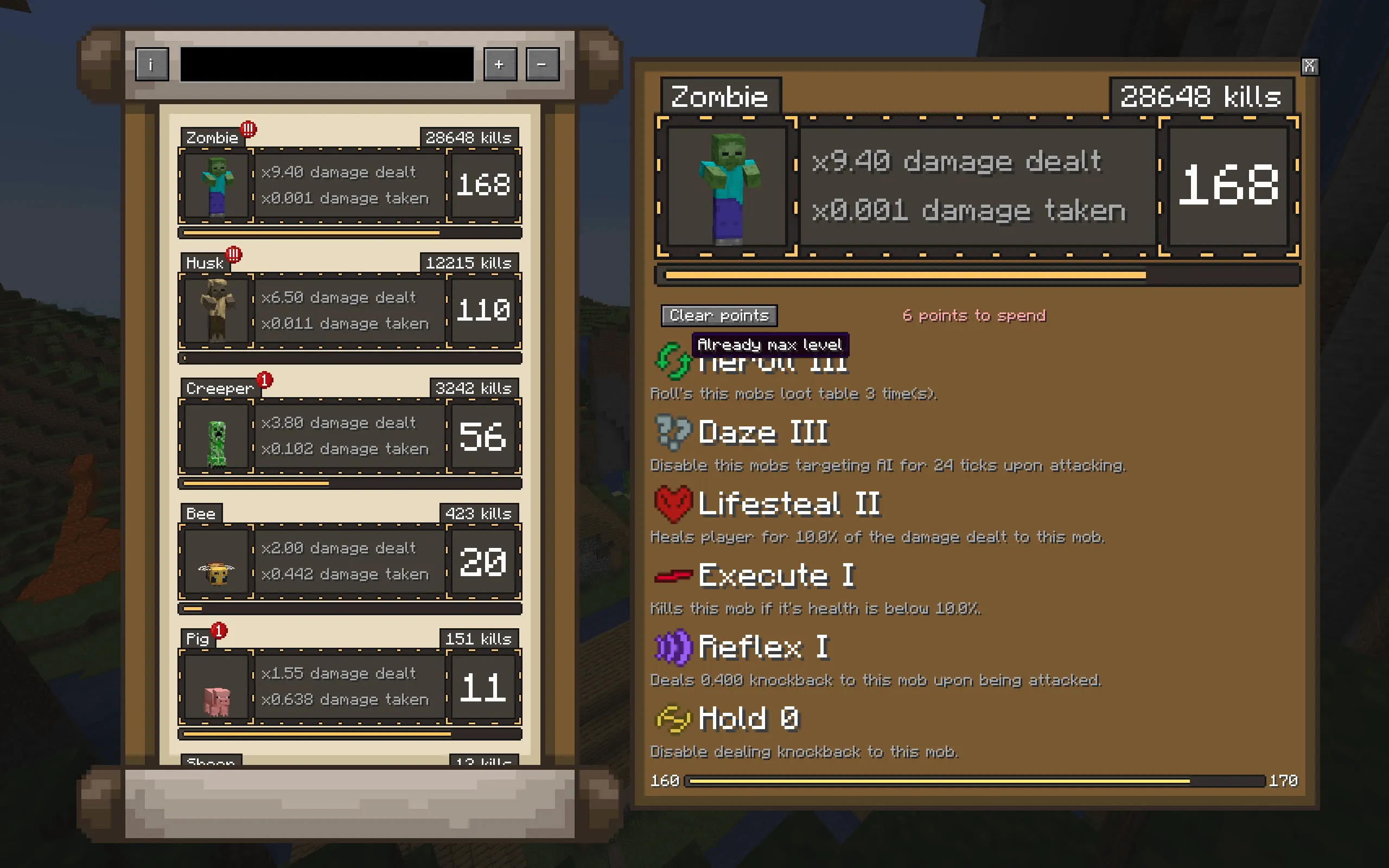The height and width of the screenshot is (868, 1389).
Task: Click the 160 to 170 experience bar
Action: coord(976,781)
